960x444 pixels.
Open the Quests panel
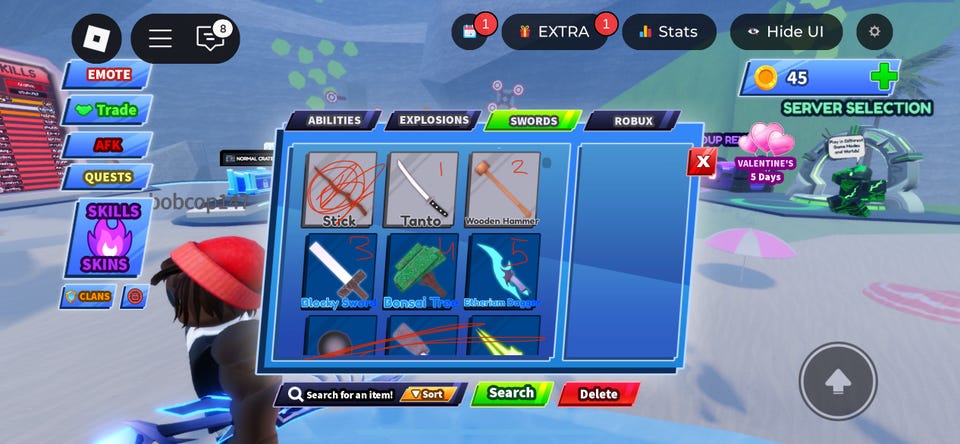[x=108, y=177]
